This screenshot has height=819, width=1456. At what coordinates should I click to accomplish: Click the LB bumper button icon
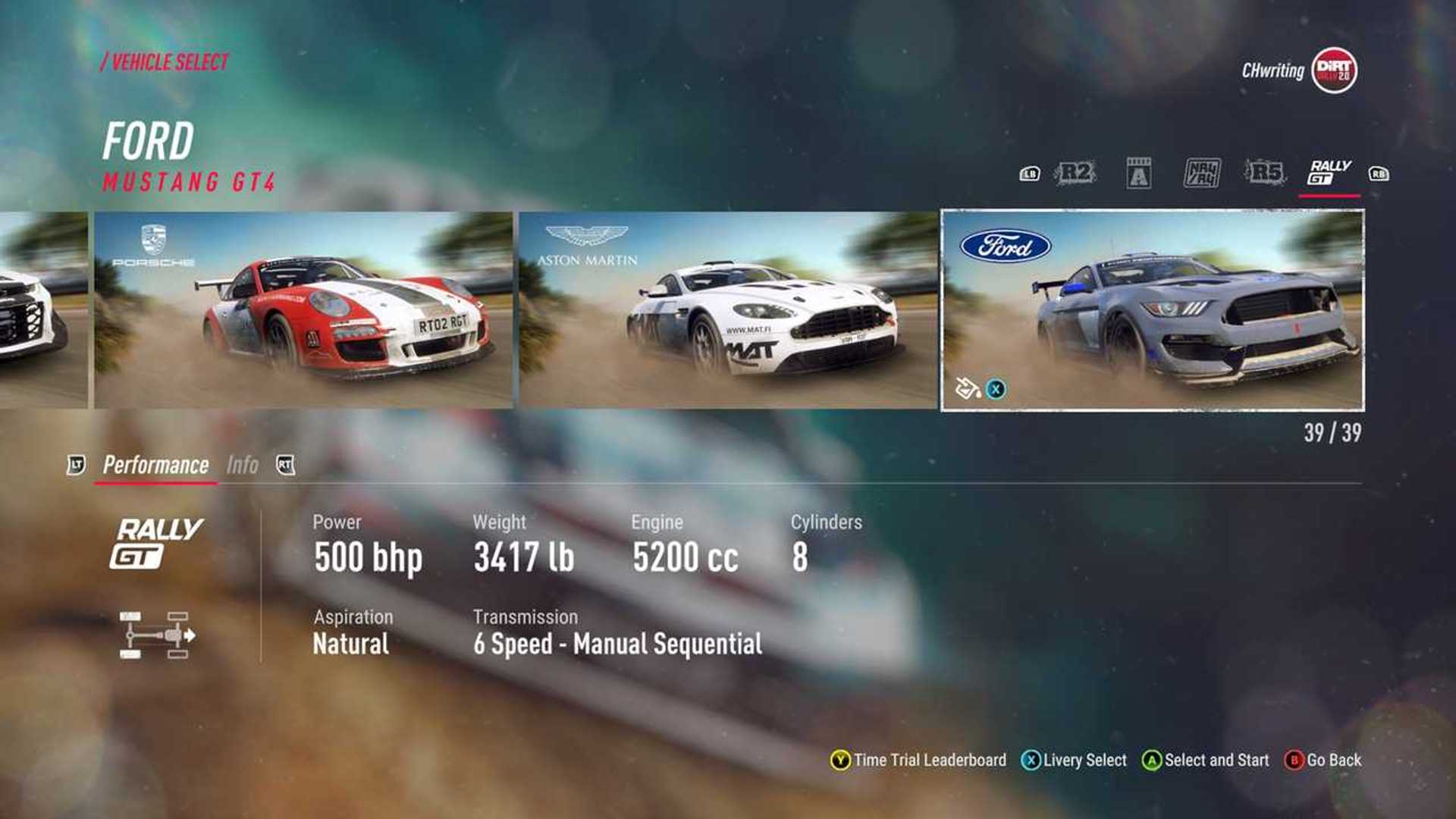click(1030, 173)
